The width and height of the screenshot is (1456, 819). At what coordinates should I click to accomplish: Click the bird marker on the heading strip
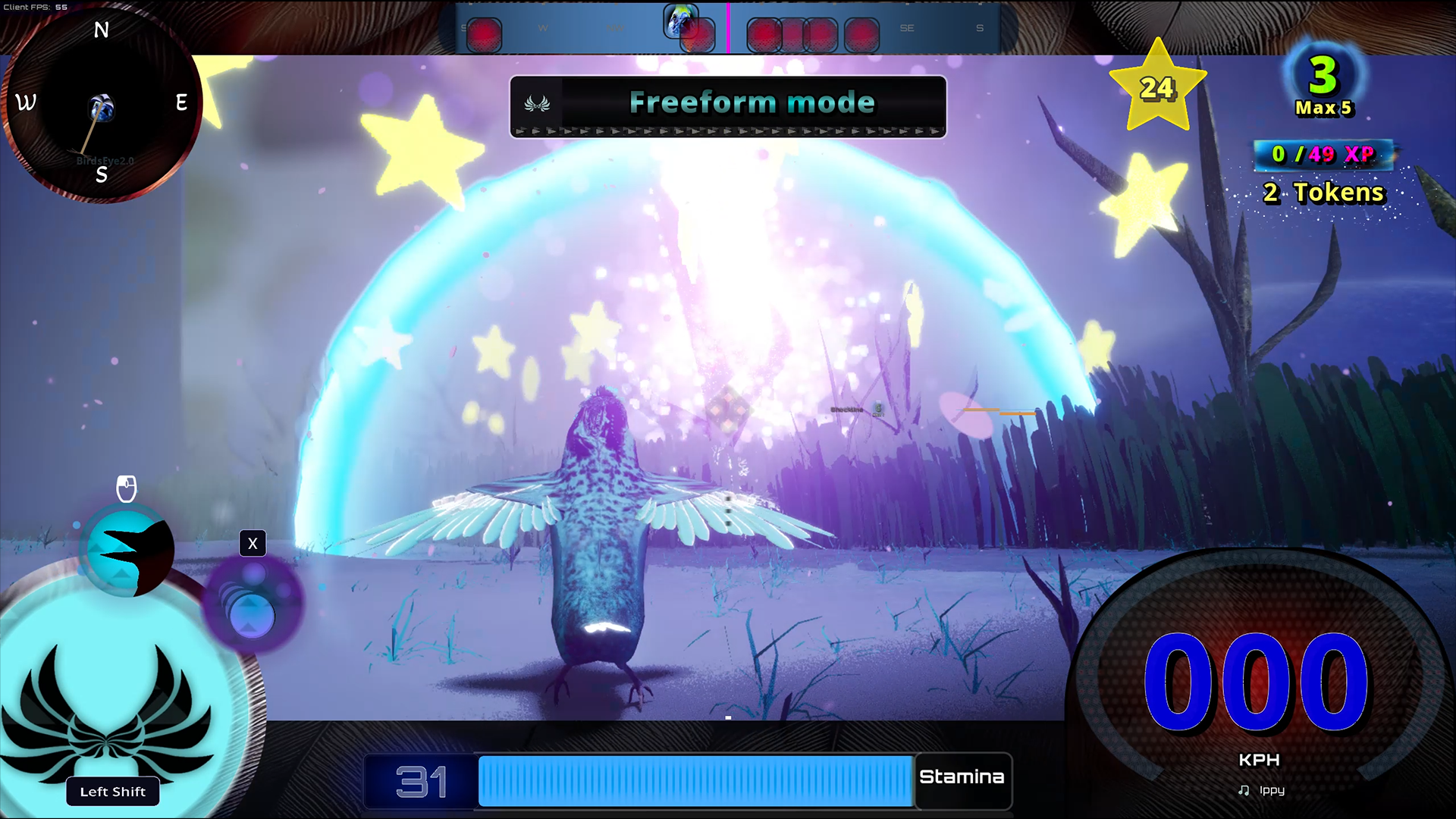pyautogui.click(x=679, y=21)
